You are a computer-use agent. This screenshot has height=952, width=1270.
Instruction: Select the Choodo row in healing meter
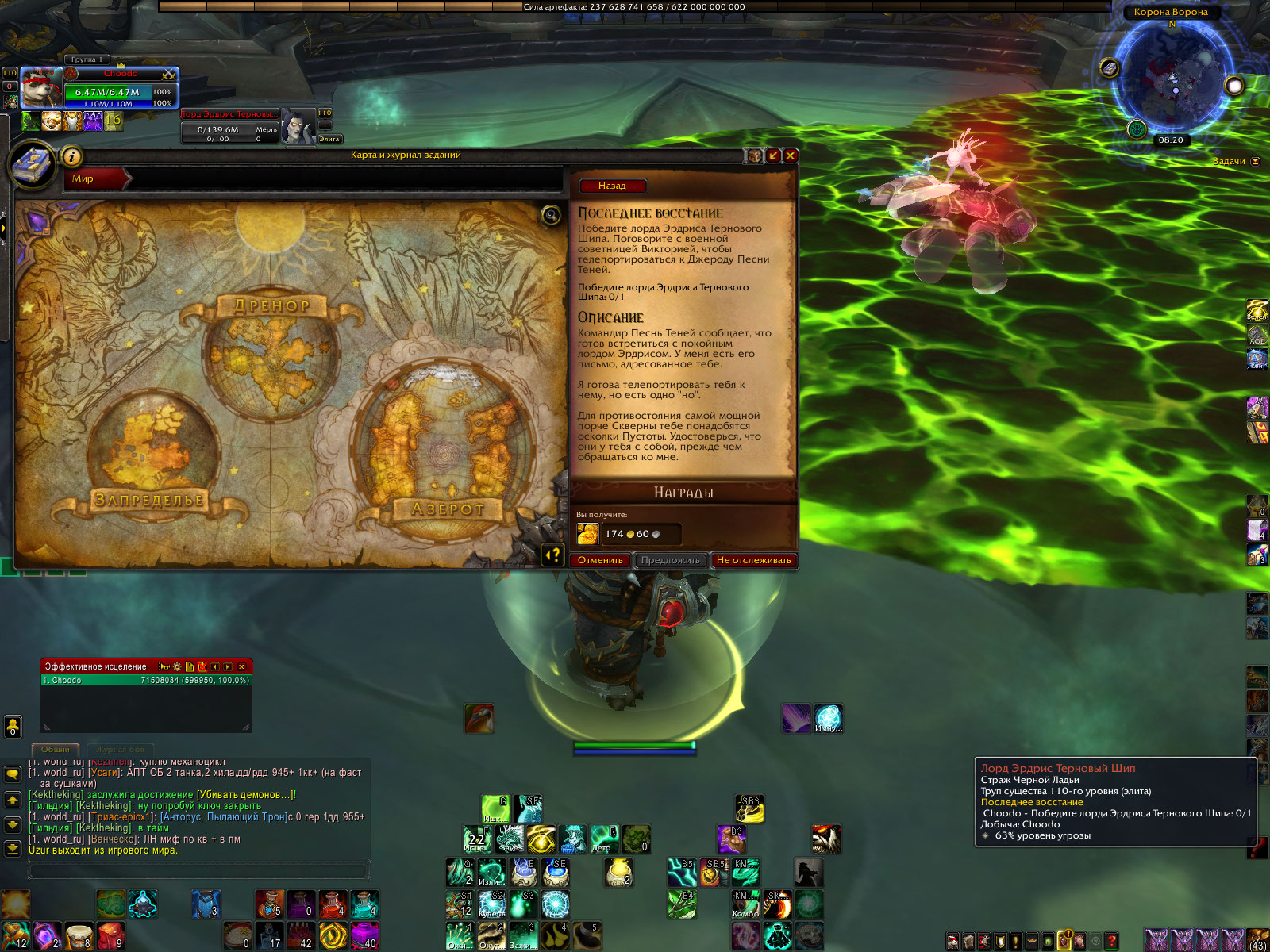[146, 681]
